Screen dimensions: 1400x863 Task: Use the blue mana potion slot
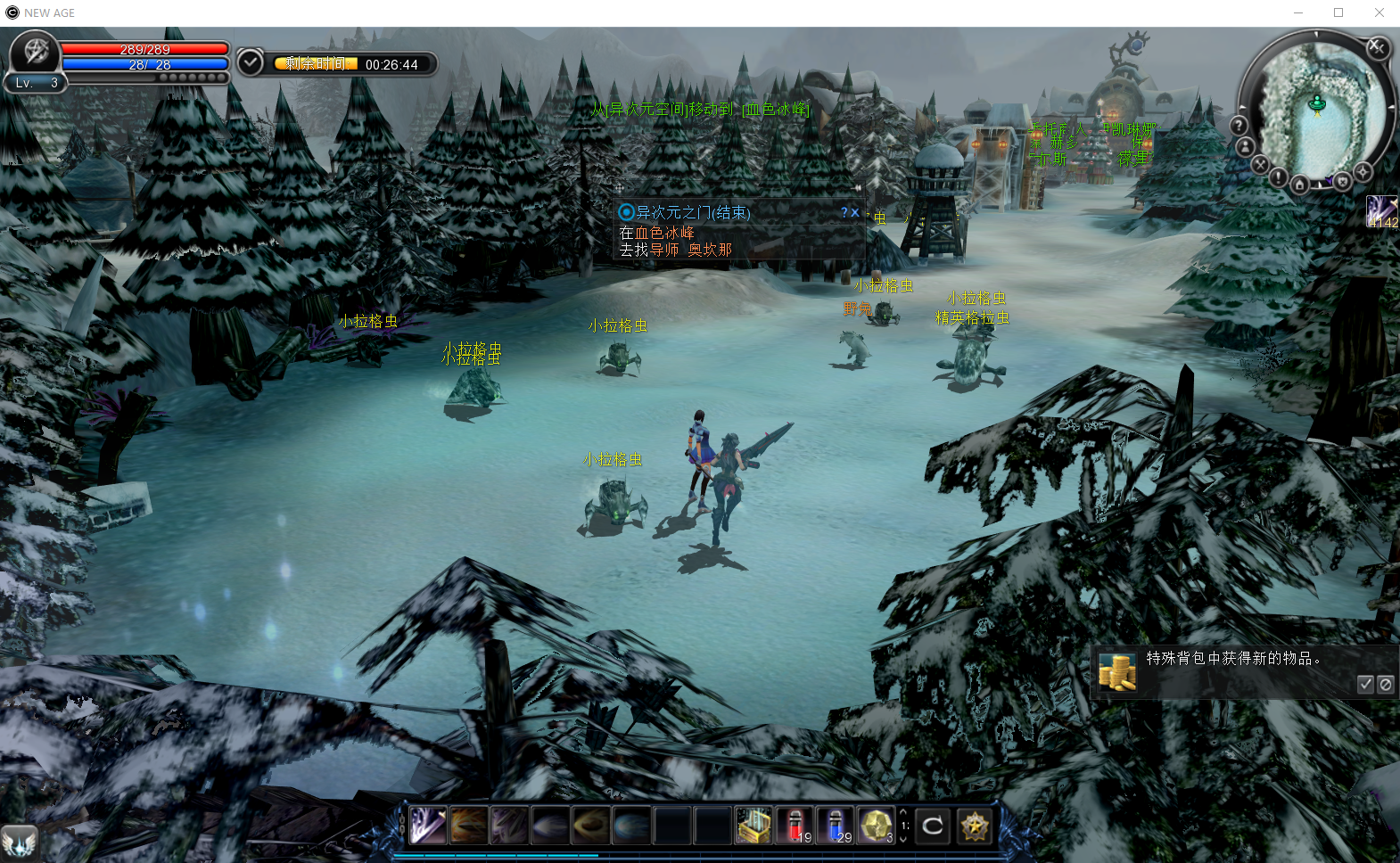pos(836,826)
